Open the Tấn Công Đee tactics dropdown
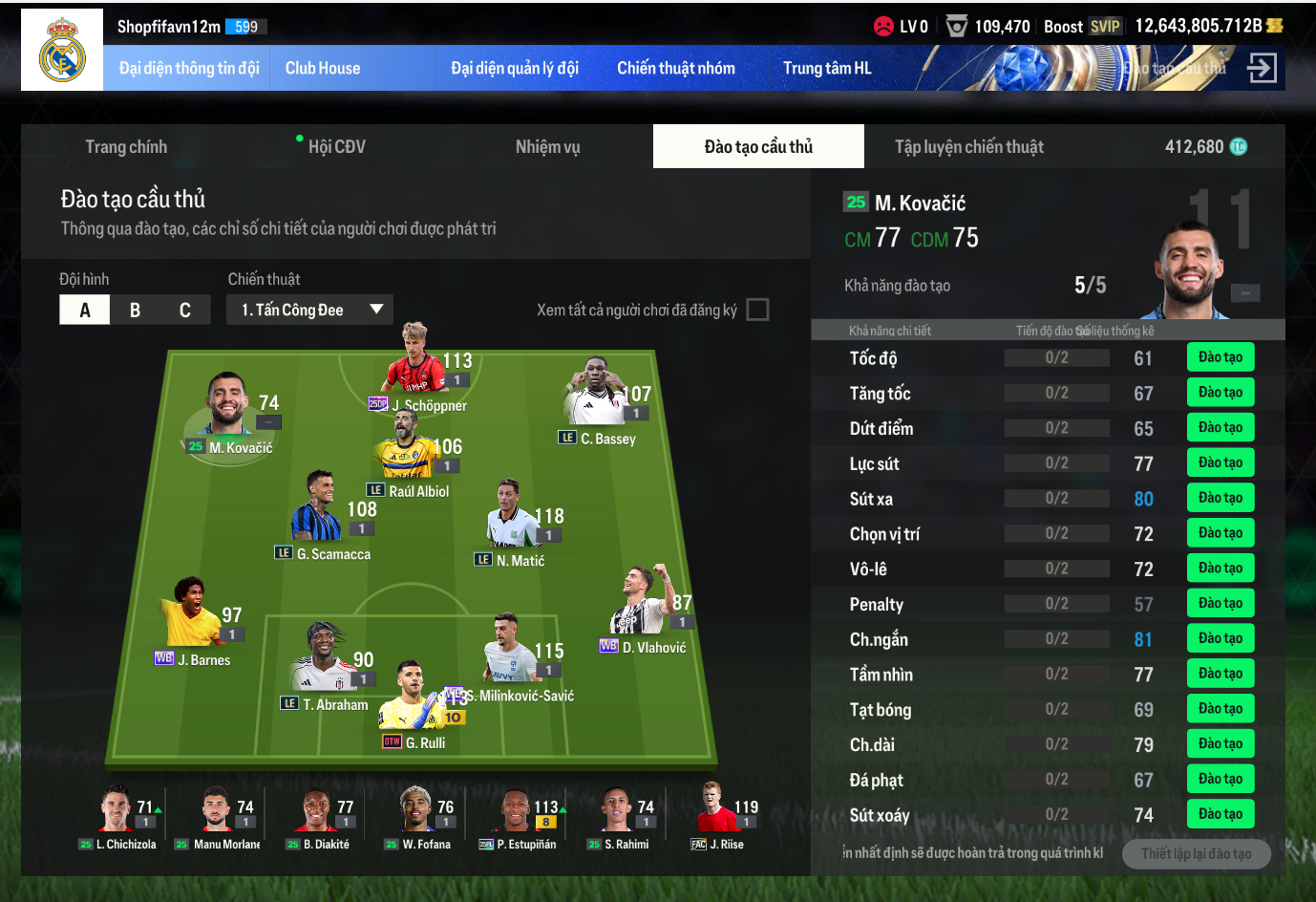The image size is (1316, 902). pyautogui.click(x=309, y=310)
